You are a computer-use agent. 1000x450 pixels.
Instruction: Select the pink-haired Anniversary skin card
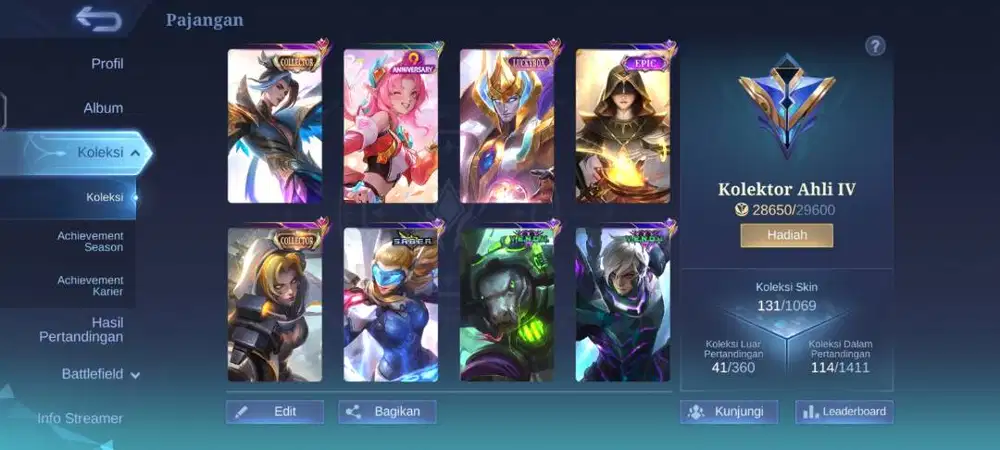click(391, 126)
